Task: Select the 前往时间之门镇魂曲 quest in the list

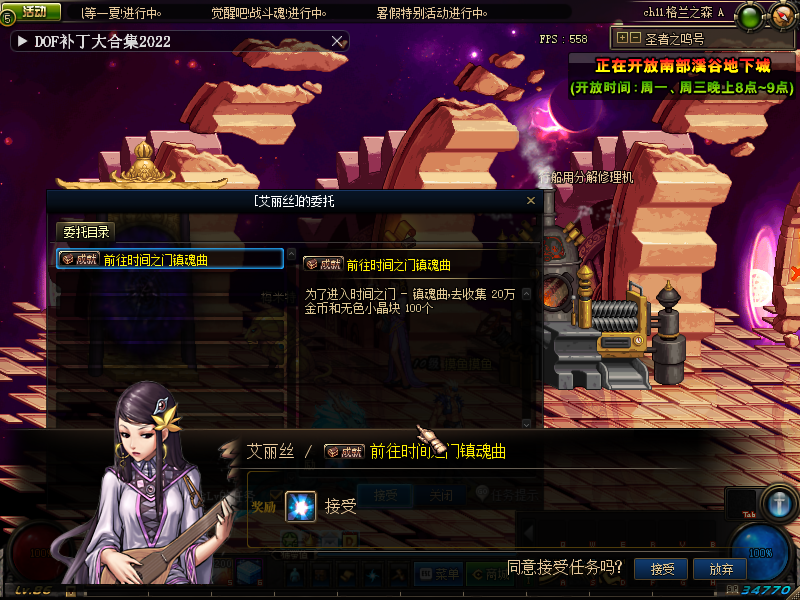Action: (170, 259)
